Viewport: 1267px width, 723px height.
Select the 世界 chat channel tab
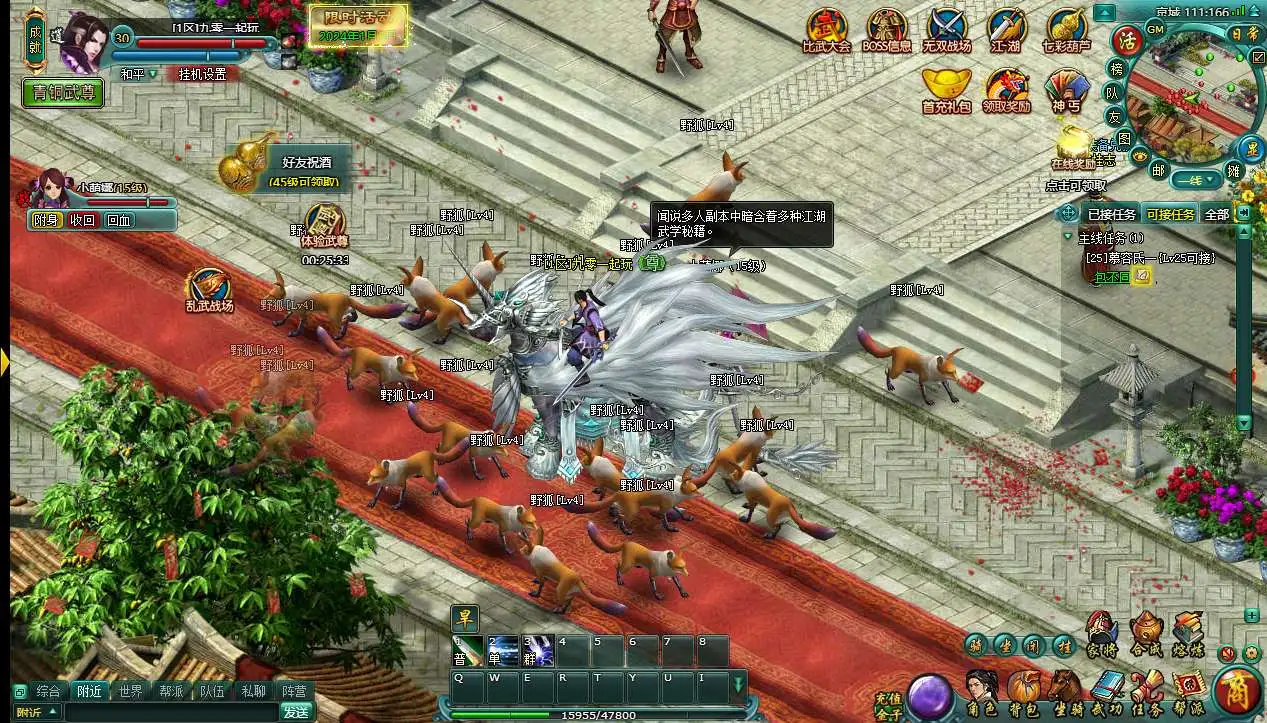tap(130, 691)
